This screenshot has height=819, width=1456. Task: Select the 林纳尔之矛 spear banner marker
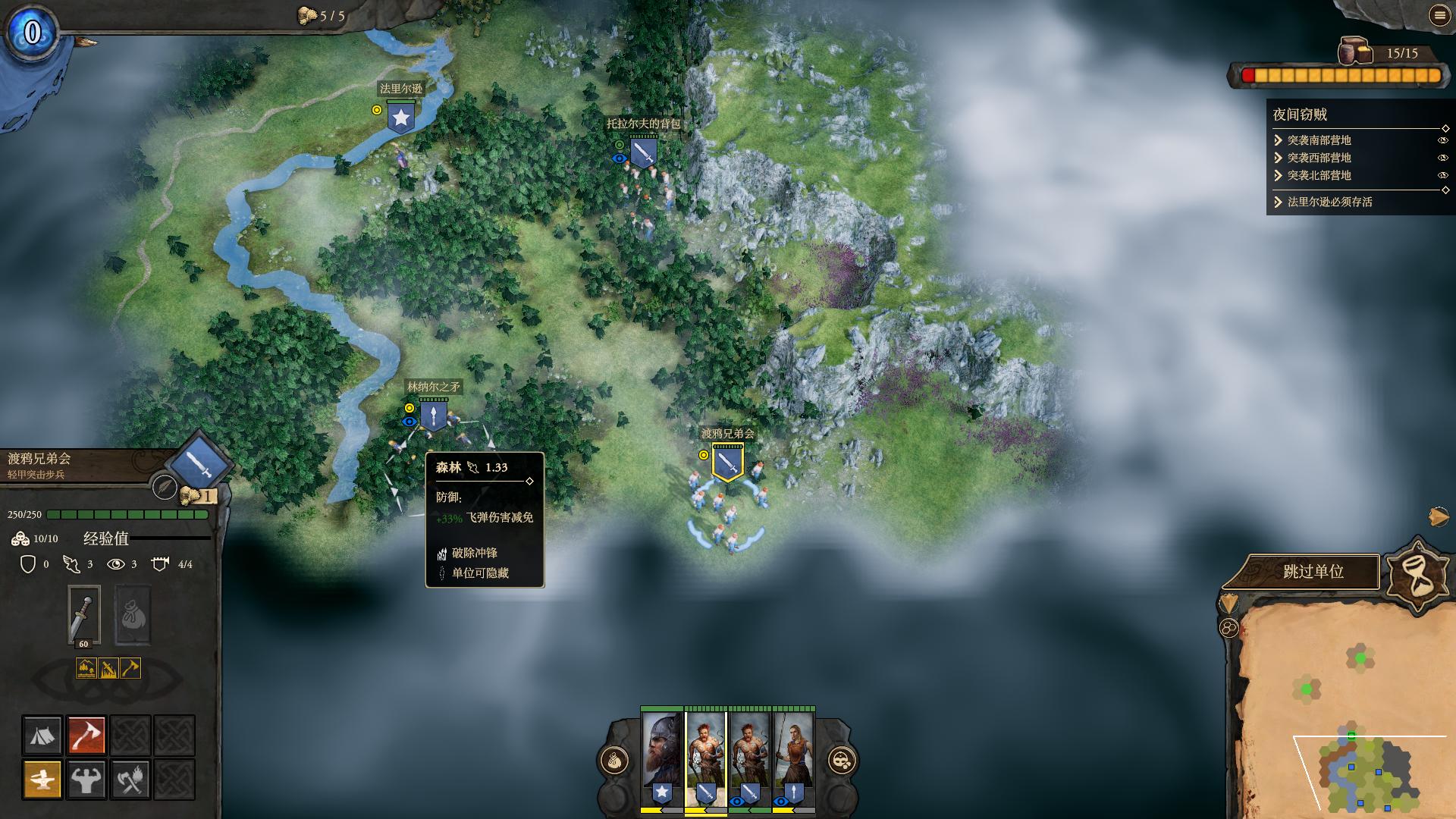tap(433, 416)
